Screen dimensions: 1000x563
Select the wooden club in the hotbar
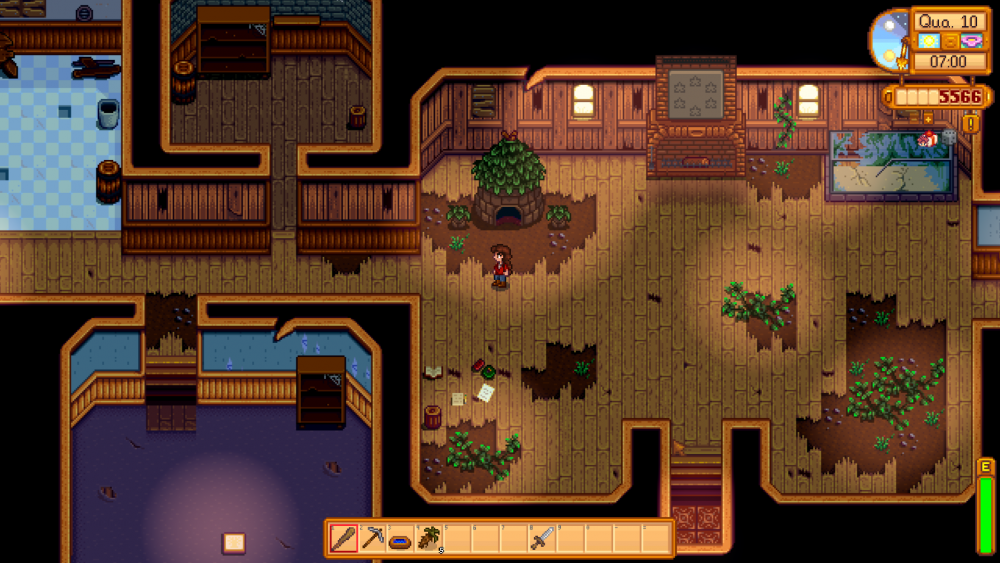pos(344,539)
